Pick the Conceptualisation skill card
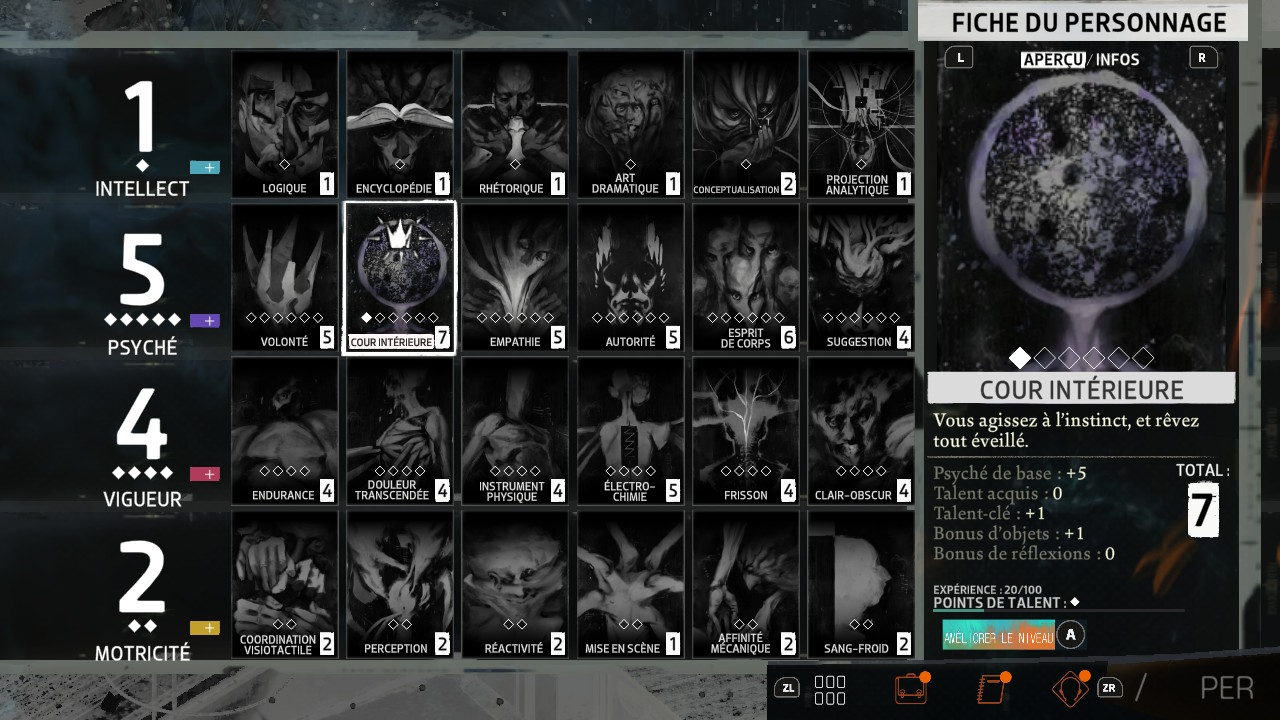The image size is (1280, 720). (x=746, y=124)
